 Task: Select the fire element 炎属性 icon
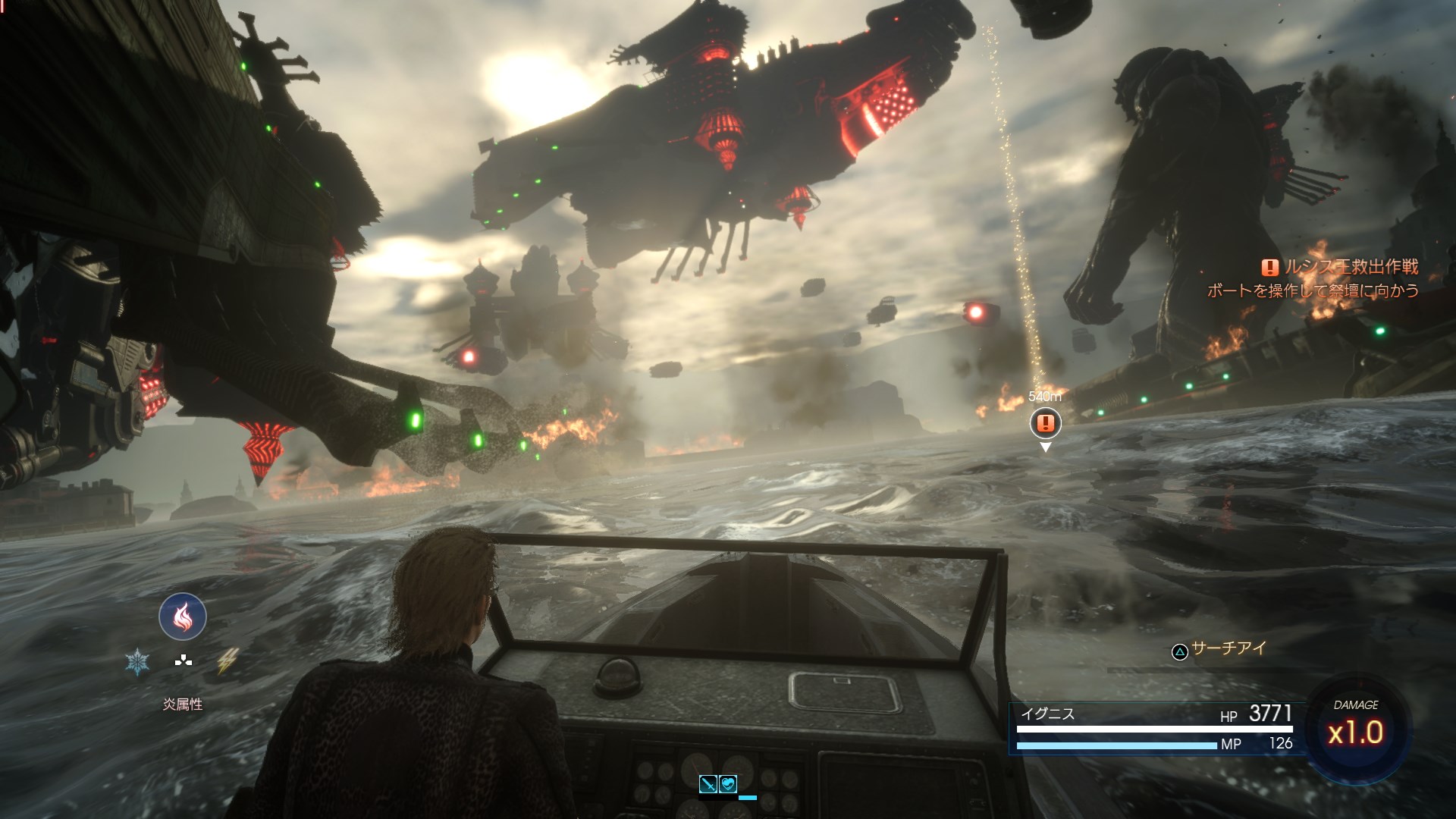point(181,617)
